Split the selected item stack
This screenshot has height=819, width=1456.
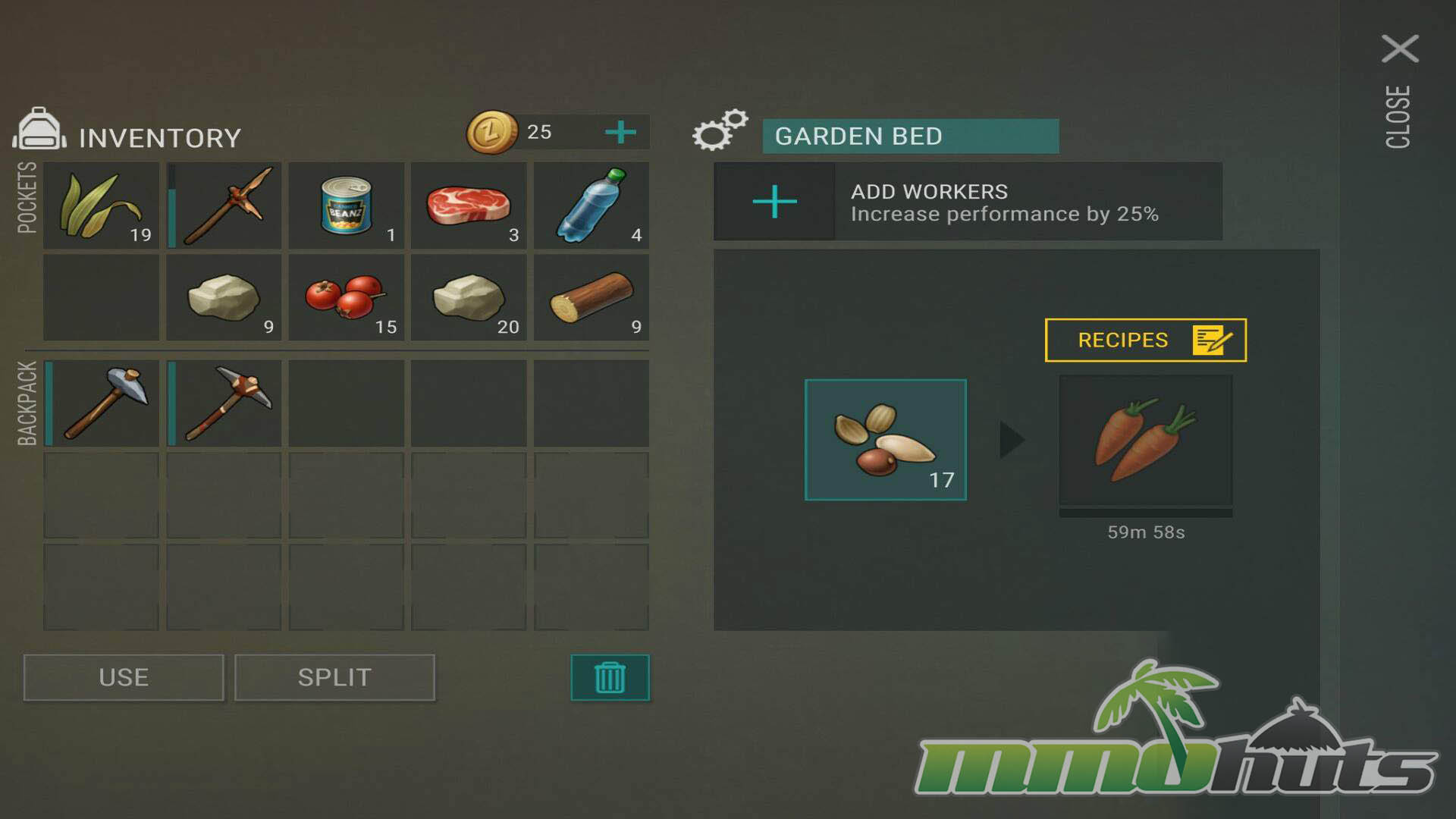334,677
